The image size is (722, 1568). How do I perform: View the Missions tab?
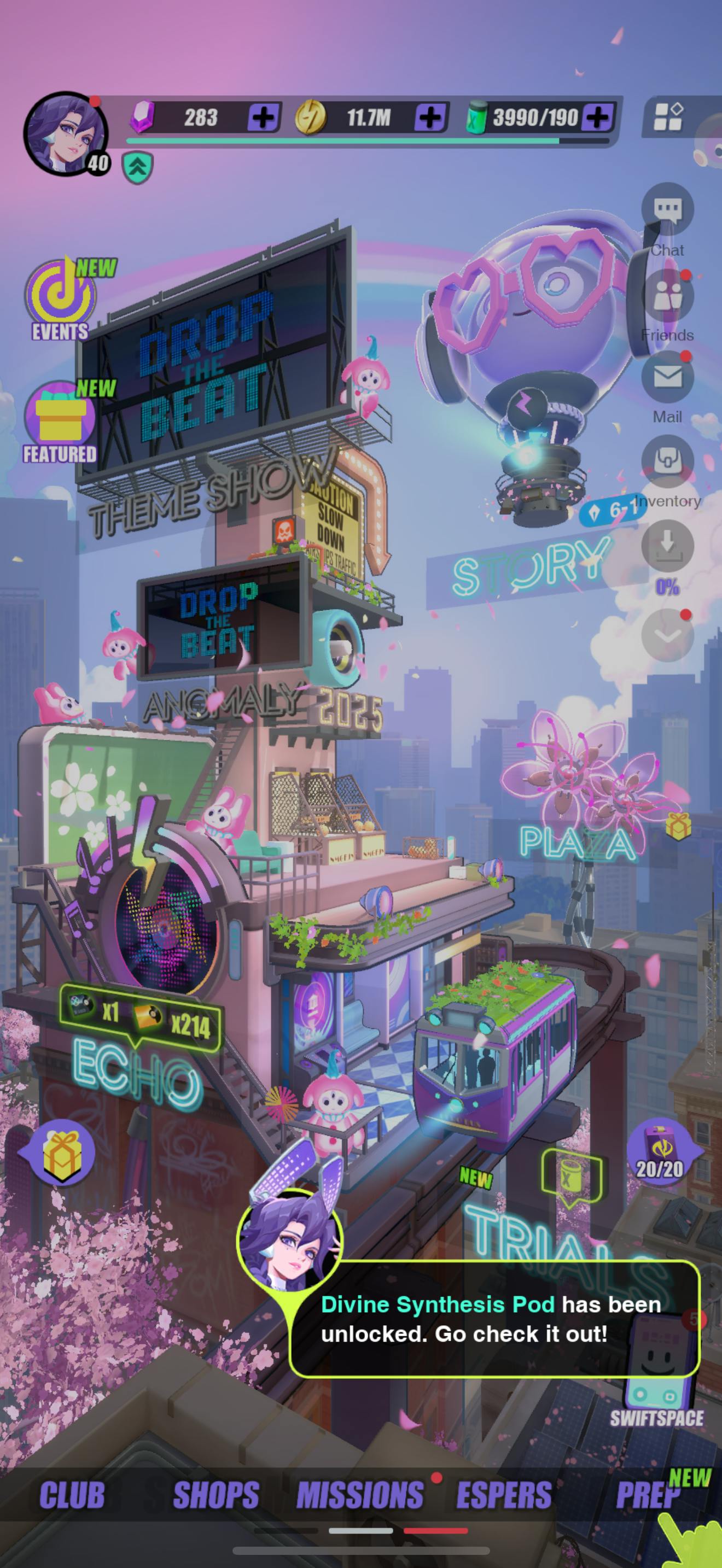click(360, 1495)
